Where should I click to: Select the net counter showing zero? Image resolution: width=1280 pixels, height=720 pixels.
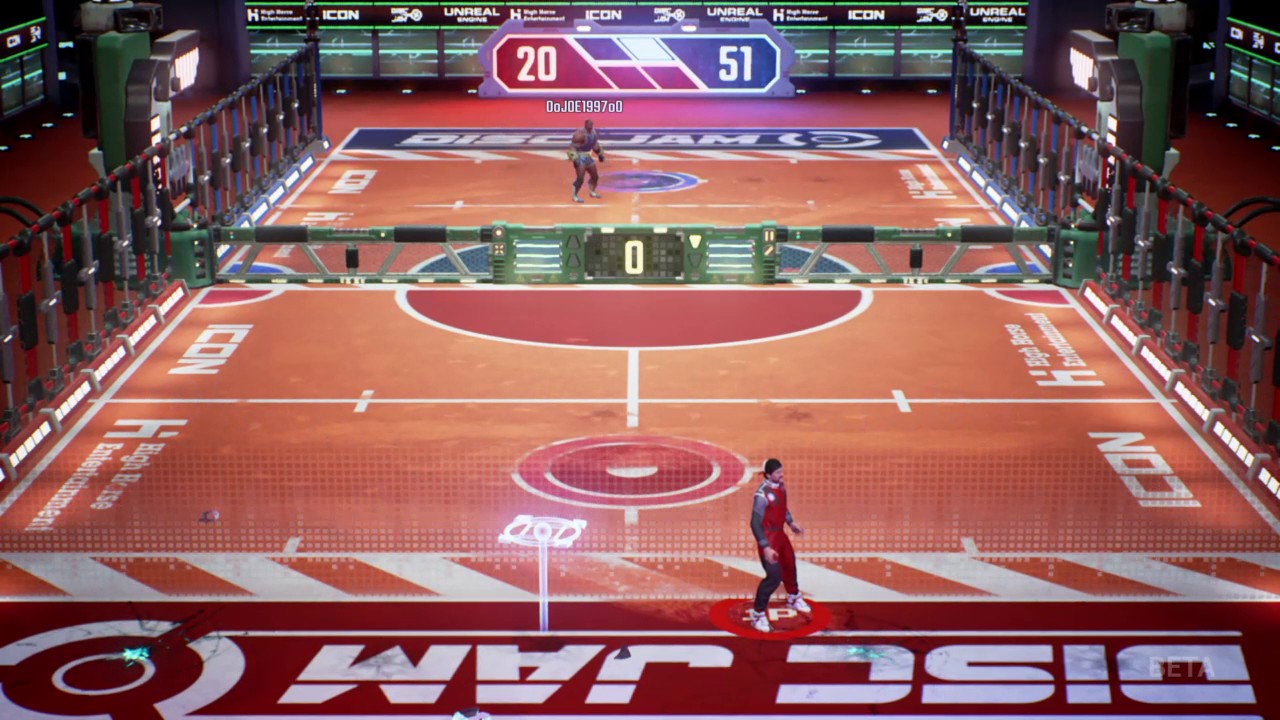[634, 255]
